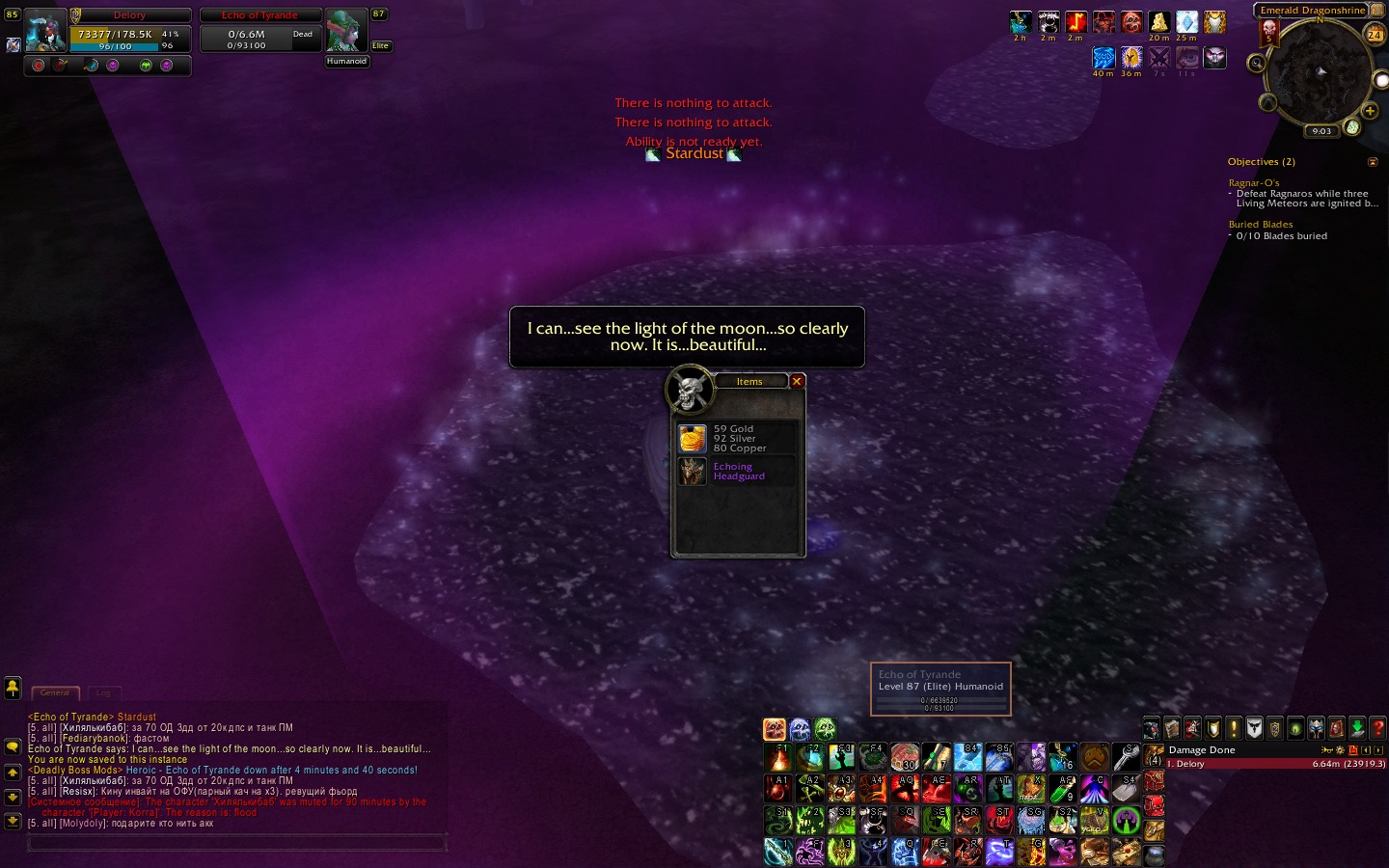Click Delory's player portrait
Image resolution: width=1389 pixels, height=868 pixels.
(x=45, y=31)
